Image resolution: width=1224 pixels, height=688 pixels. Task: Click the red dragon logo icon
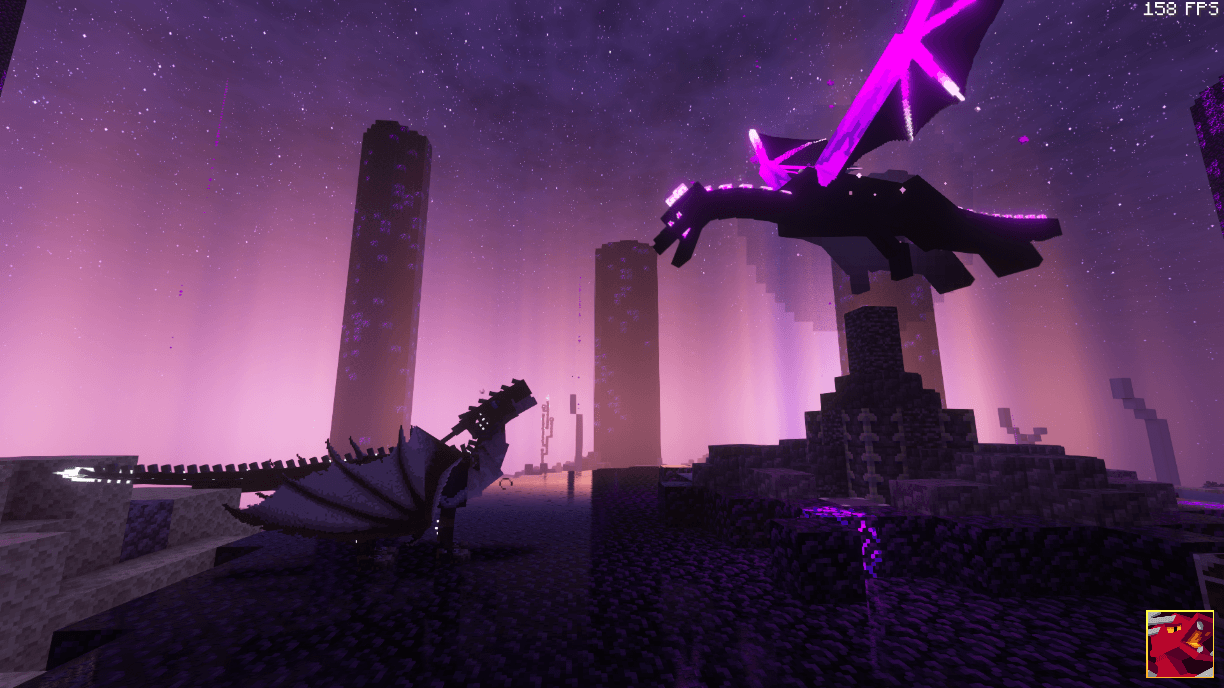click(x=1179, y=644)
